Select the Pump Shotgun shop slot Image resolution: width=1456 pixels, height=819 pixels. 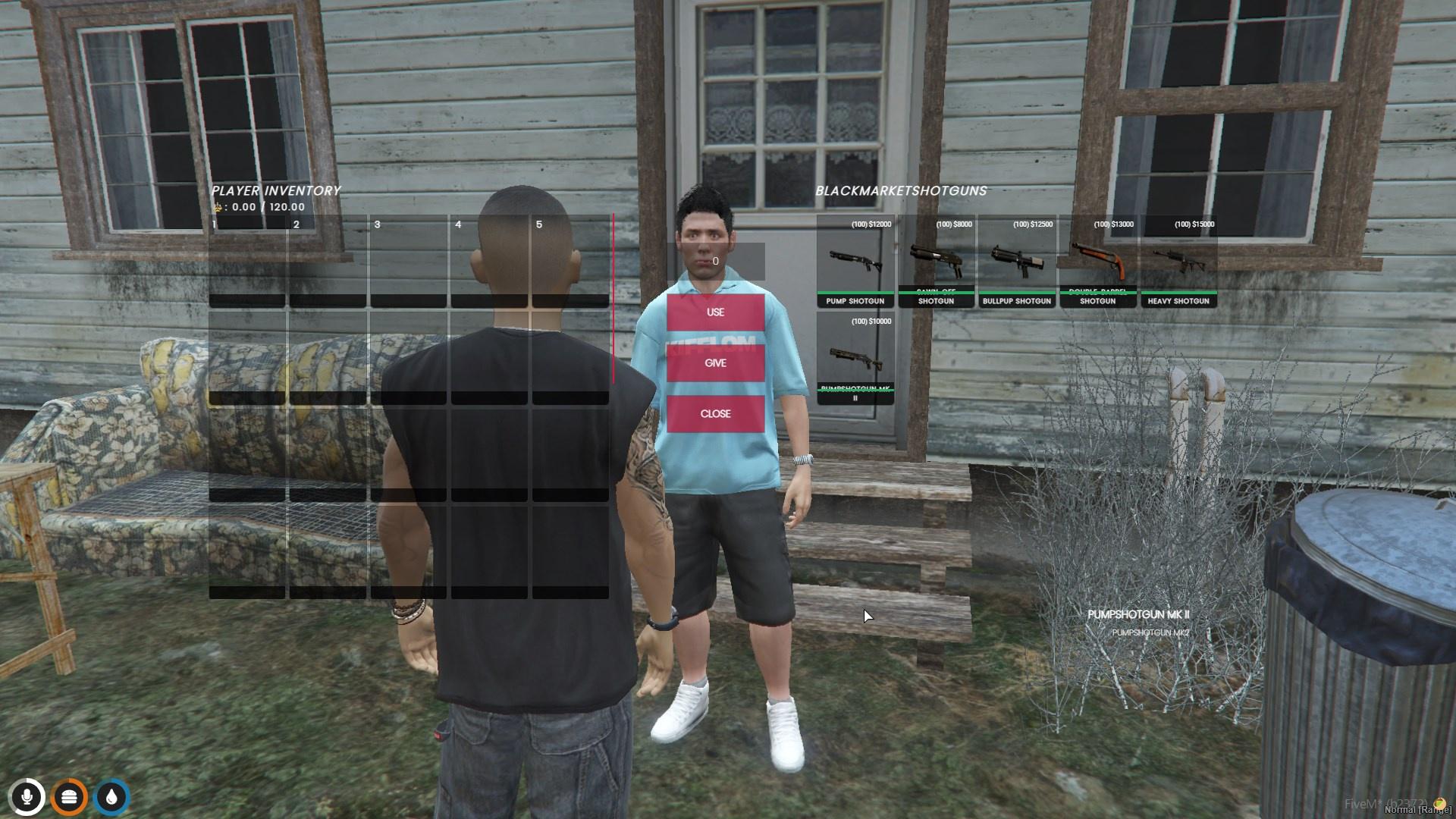tap(855, 262)
